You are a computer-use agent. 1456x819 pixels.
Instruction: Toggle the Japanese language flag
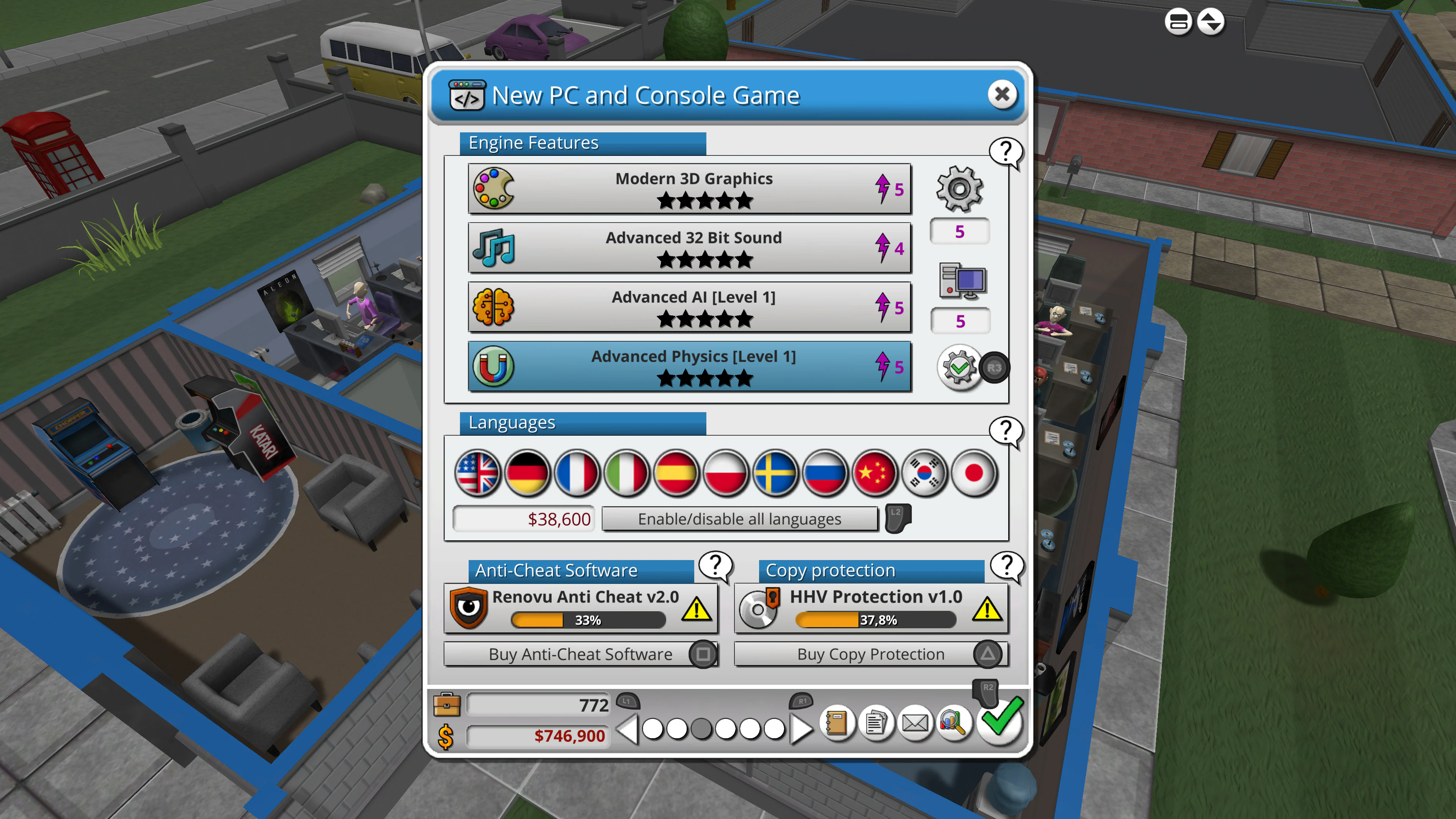pyautogui.click(x=974, y=474)
